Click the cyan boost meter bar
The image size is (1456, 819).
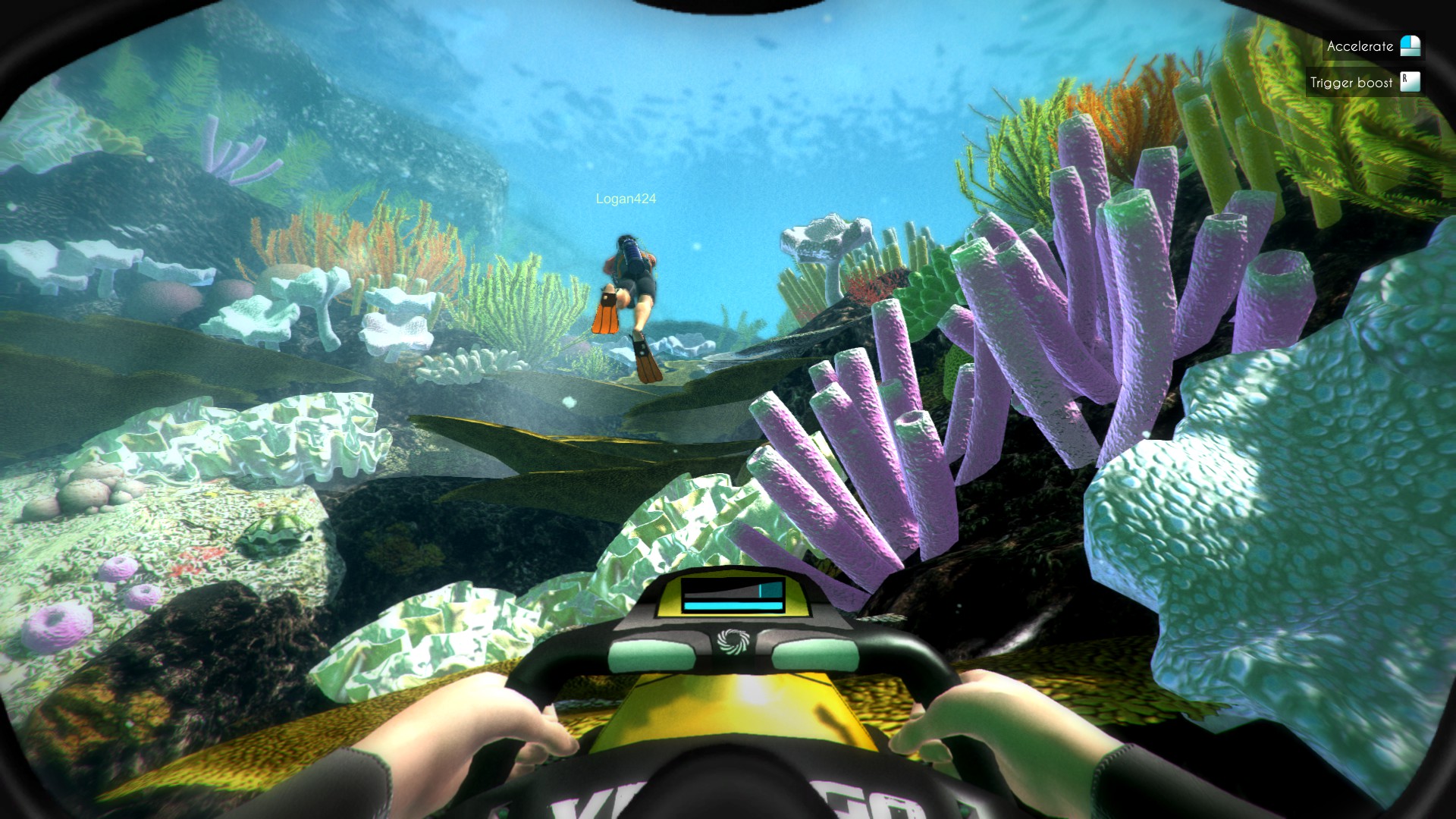[734, 604]
